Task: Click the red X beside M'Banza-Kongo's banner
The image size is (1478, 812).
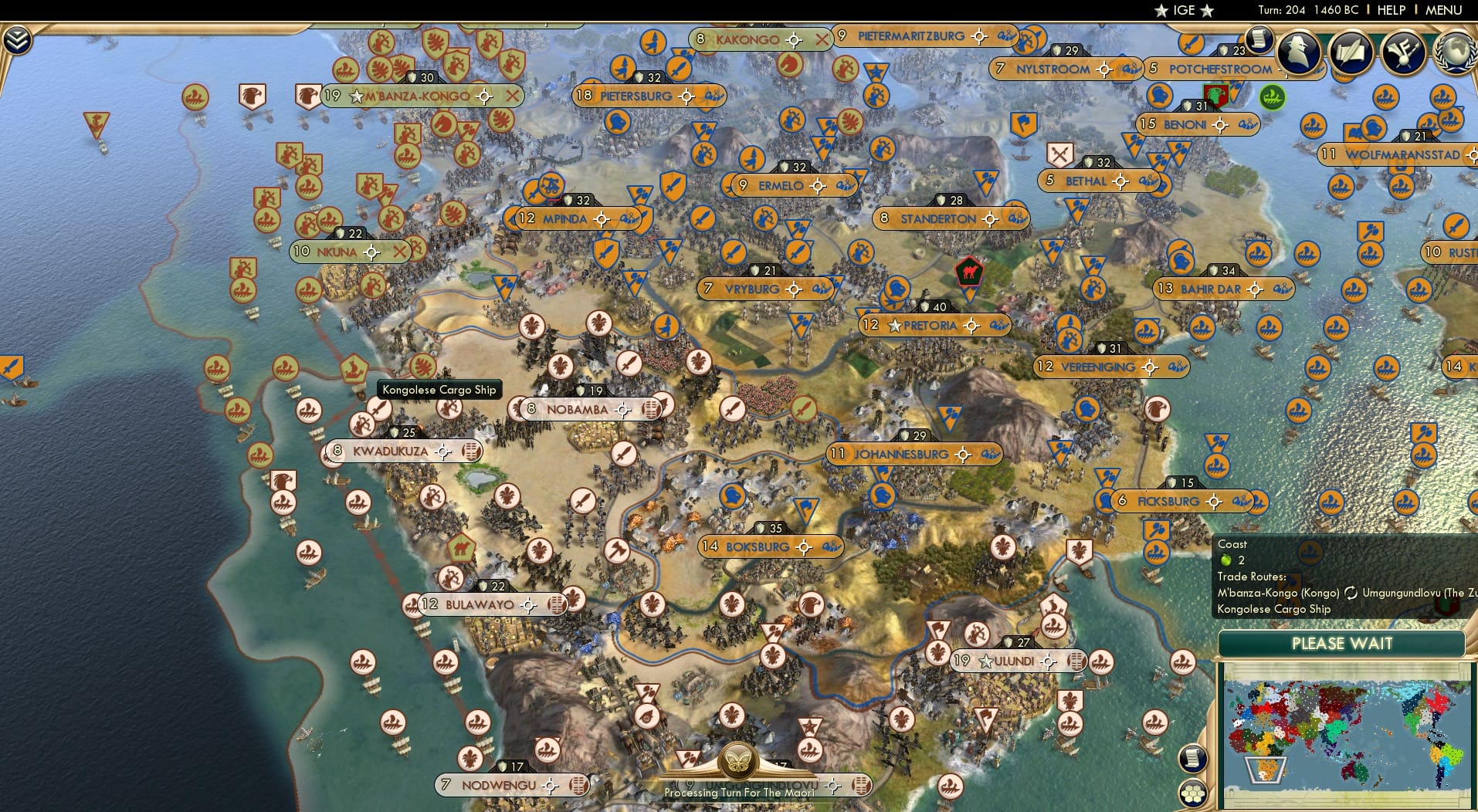Action: tap(511, 96)
